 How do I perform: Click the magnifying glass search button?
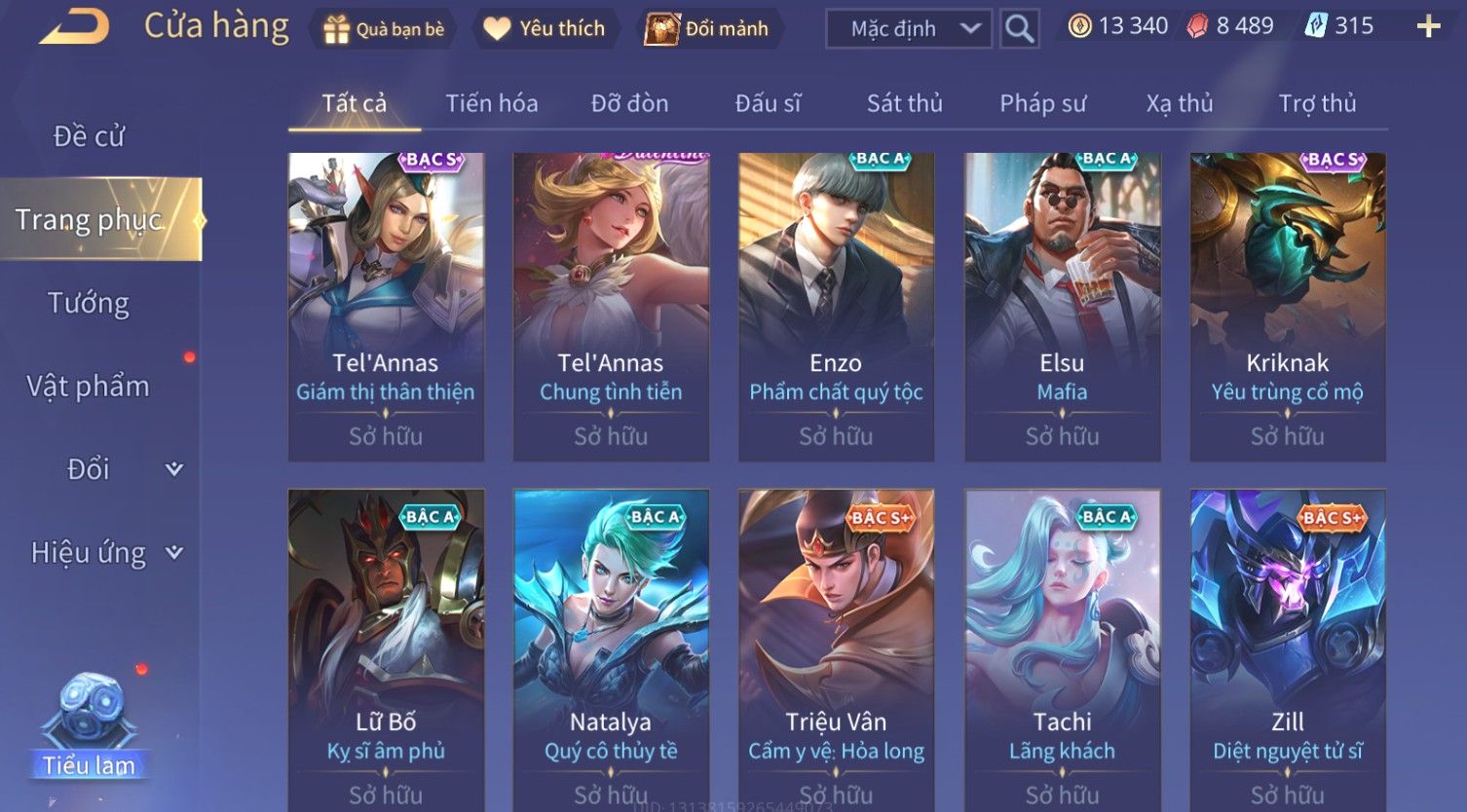point(1019,29)
